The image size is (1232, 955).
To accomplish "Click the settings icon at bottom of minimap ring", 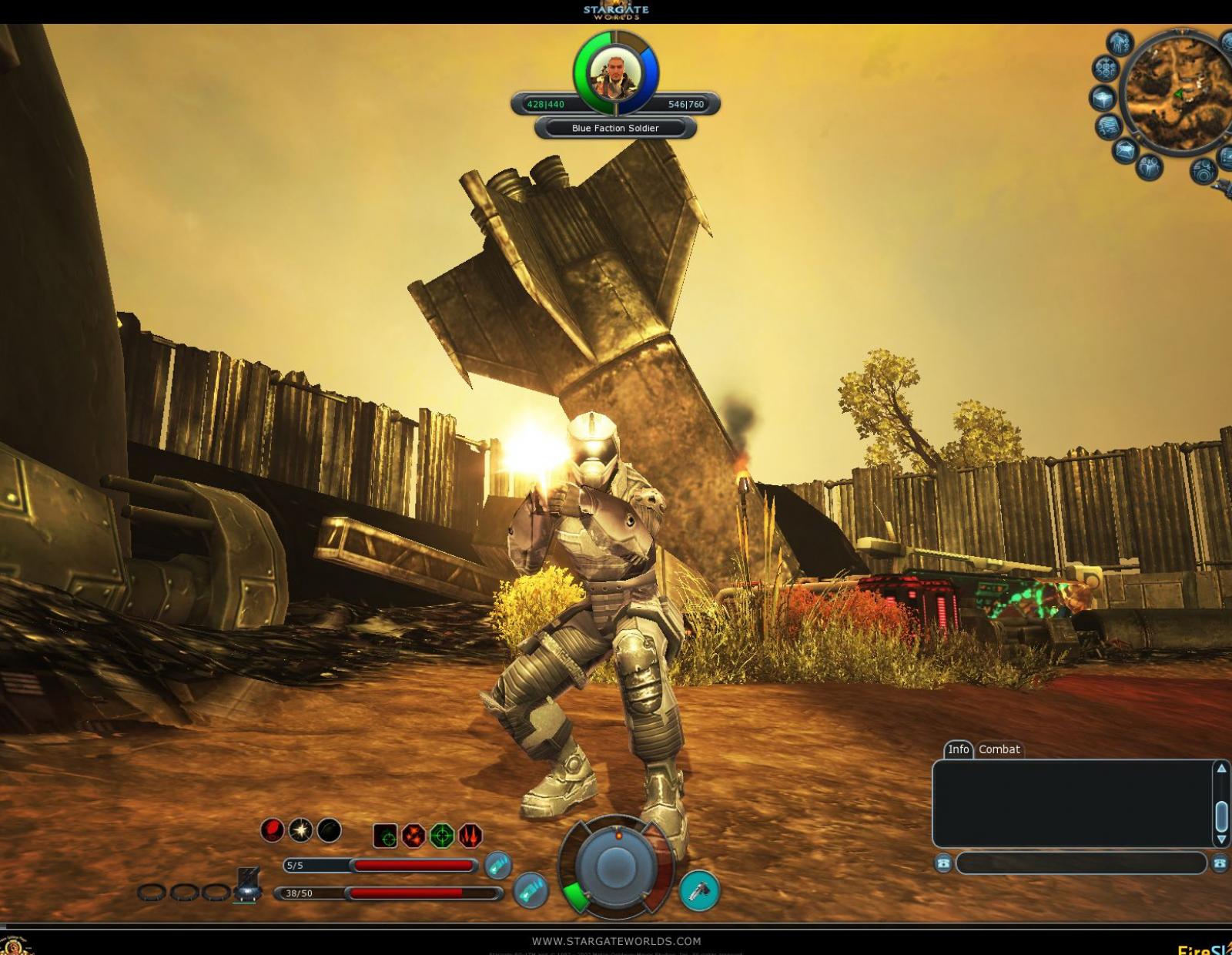I will pos(1204,171).
